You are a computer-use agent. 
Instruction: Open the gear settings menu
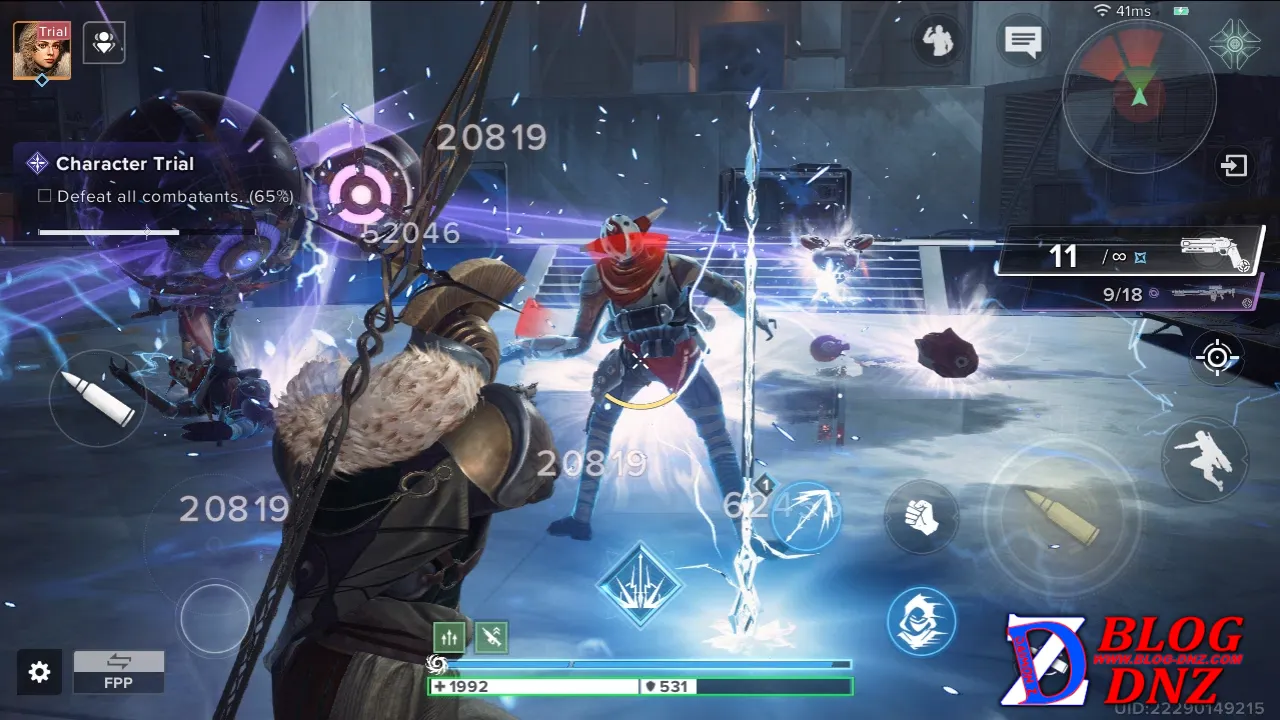point(39,672)
